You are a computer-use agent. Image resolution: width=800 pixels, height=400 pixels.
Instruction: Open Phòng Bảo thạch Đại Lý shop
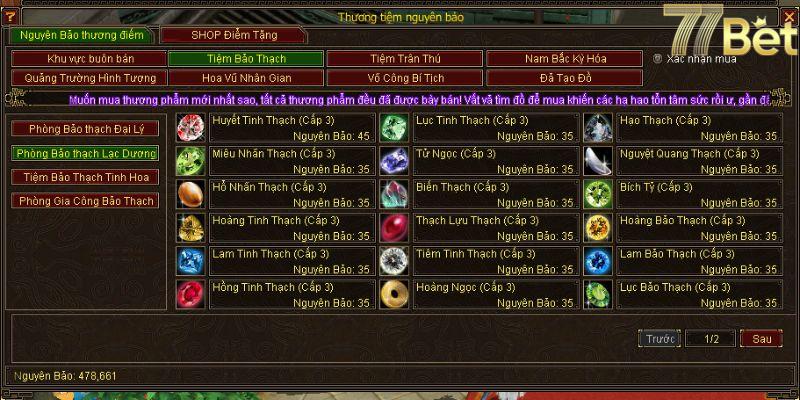click(x=84, y=129)
